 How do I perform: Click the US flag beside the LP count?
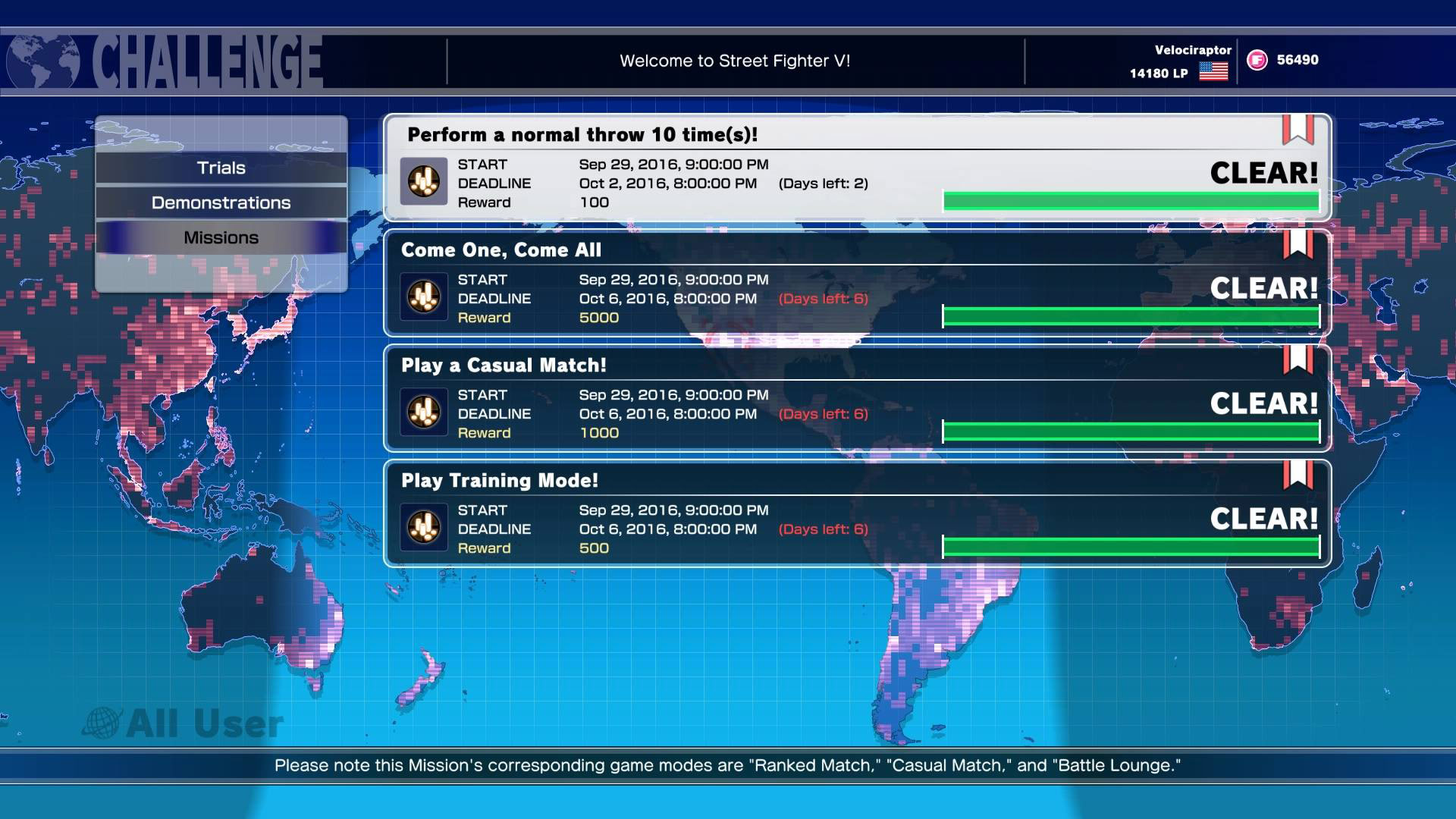pyautogui.click(x=1214, y=73)
